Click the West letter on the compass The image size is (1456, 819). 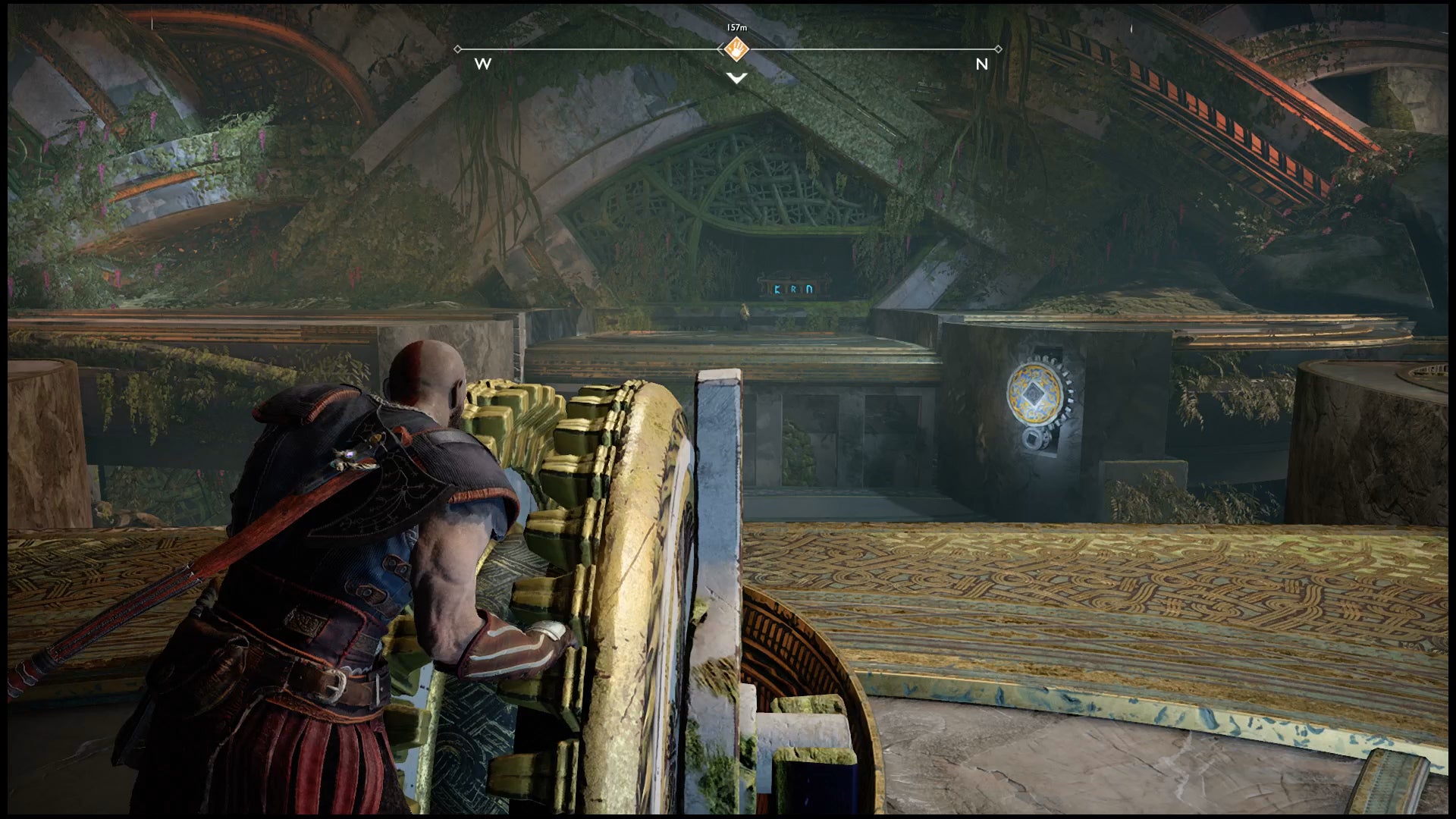[x=483, y=64]
